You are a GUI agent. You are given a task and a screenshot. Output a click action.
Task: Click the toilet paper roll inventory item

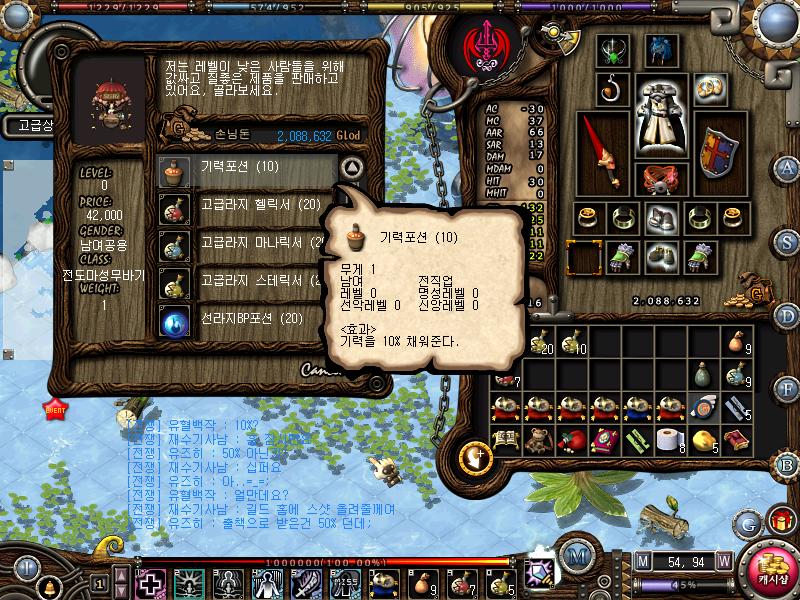(668, 438)
